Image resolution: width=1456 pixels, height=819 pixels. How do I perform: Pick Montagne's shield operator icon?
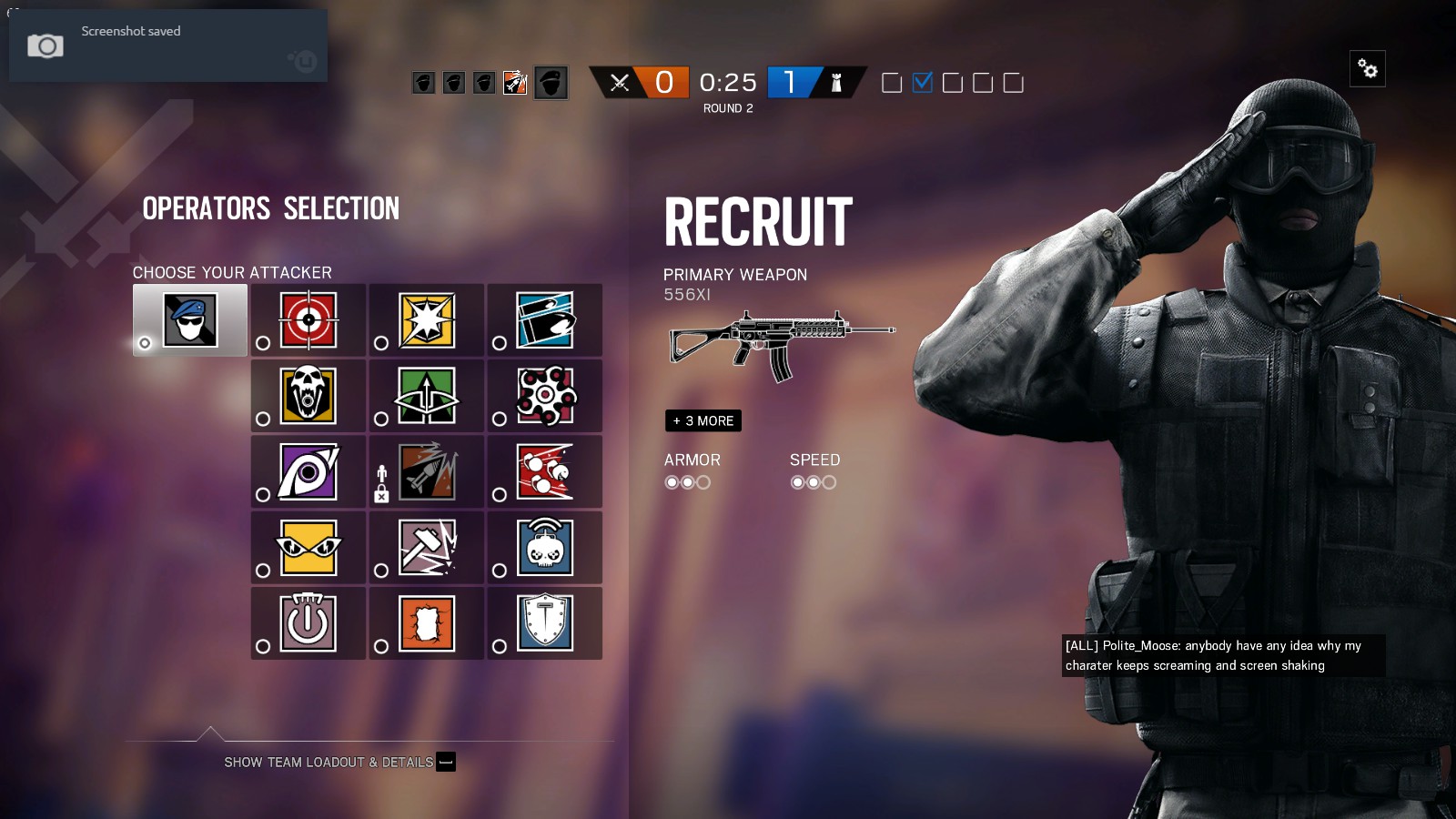pyautogui.click(x=546, y=622)
